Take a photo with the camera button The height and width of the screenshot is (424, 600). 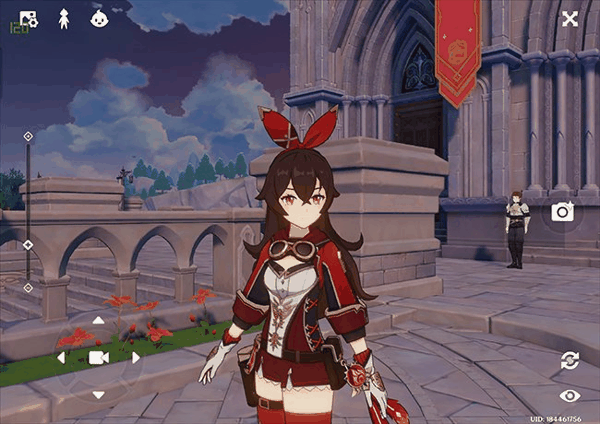tap(562, 211)
